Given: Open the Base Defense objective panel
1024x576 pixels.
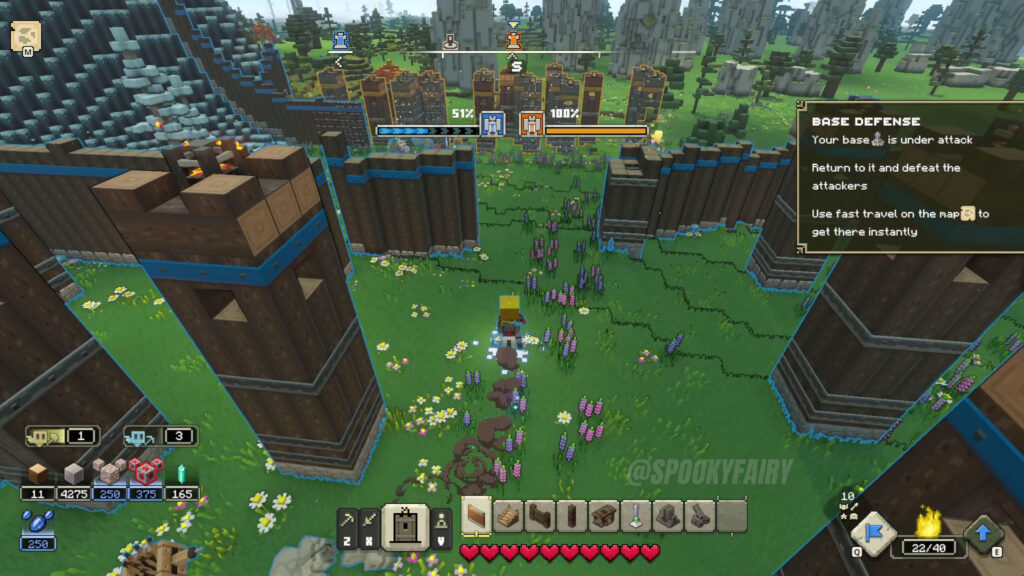Looking at the screenshot, I should point(908,176).
